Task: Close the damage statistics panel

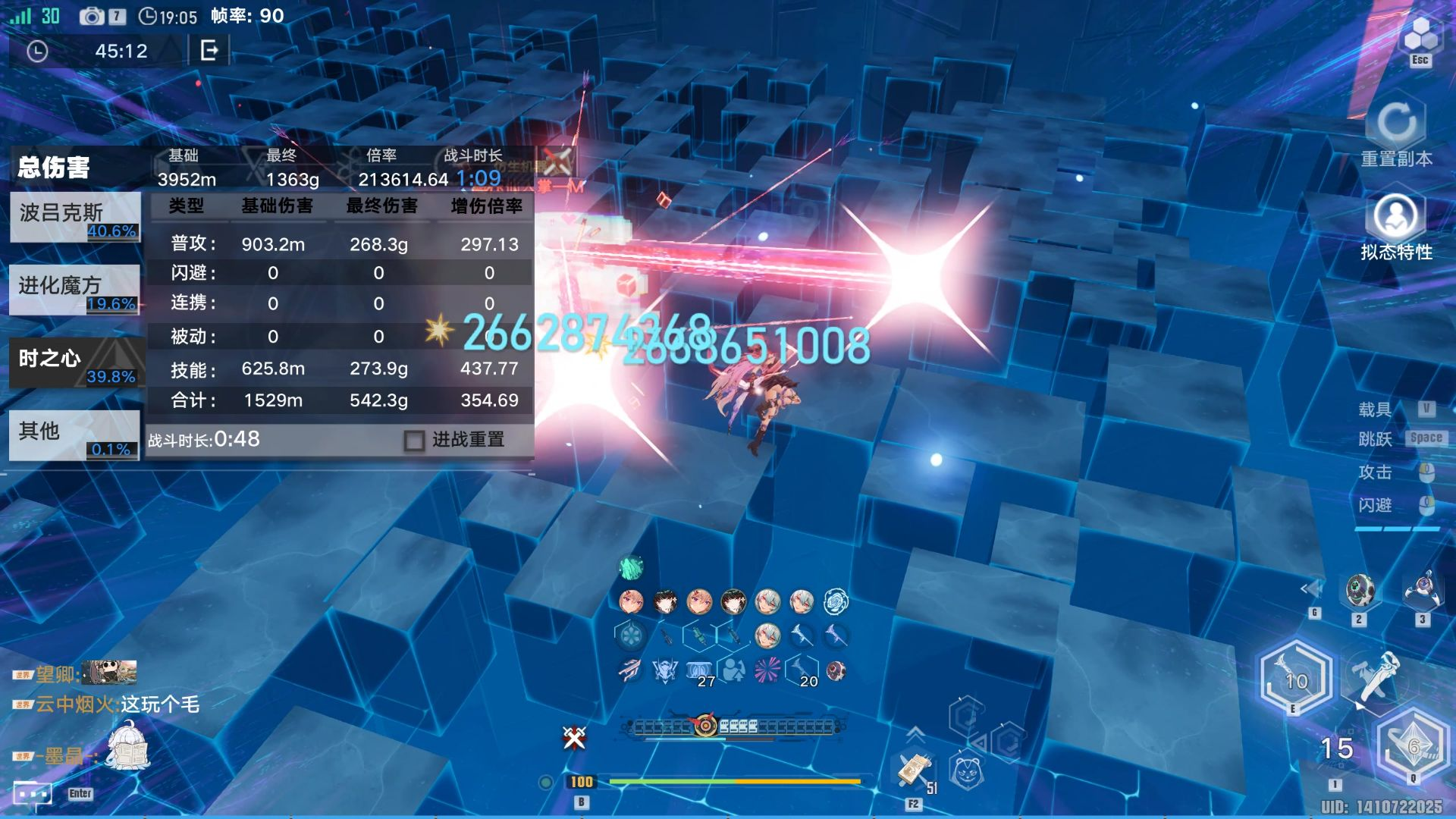Action: [x=557, y=162]
